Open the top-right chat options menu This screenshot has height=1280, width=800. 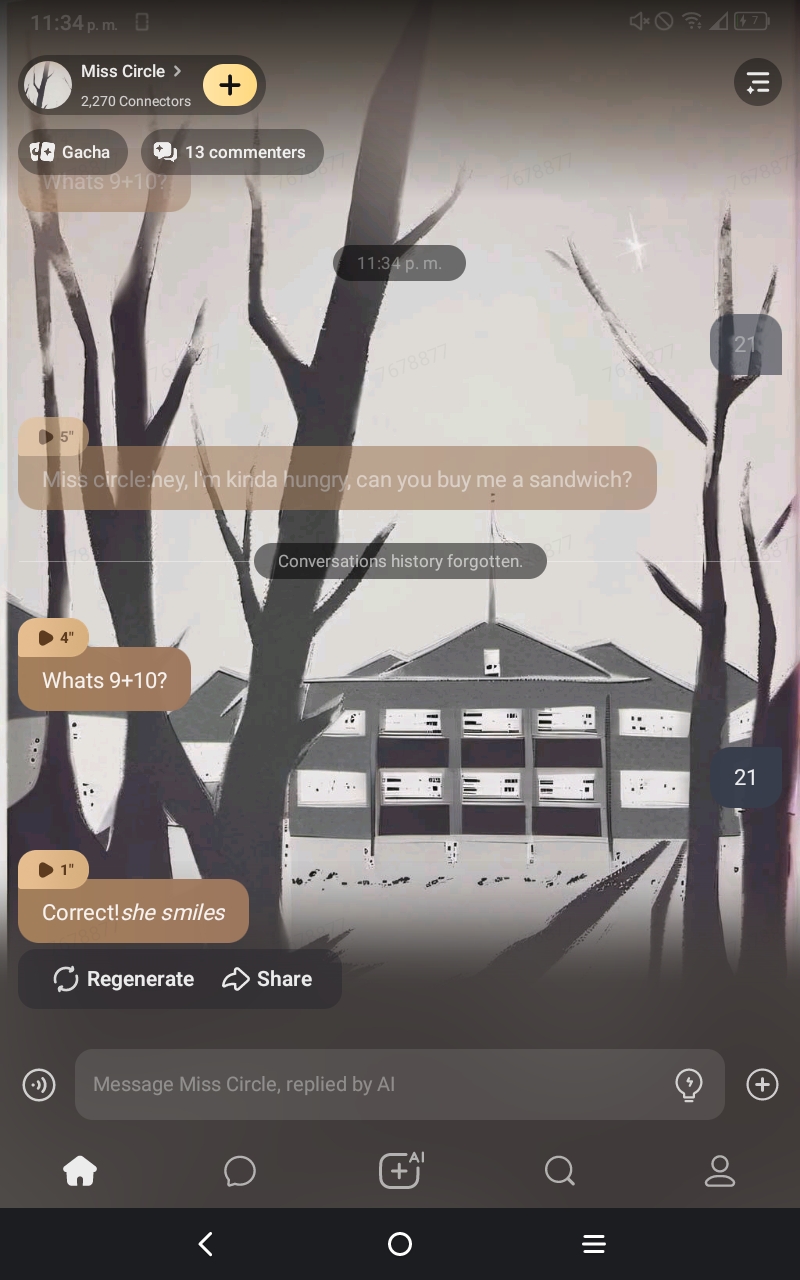point(757,83)
